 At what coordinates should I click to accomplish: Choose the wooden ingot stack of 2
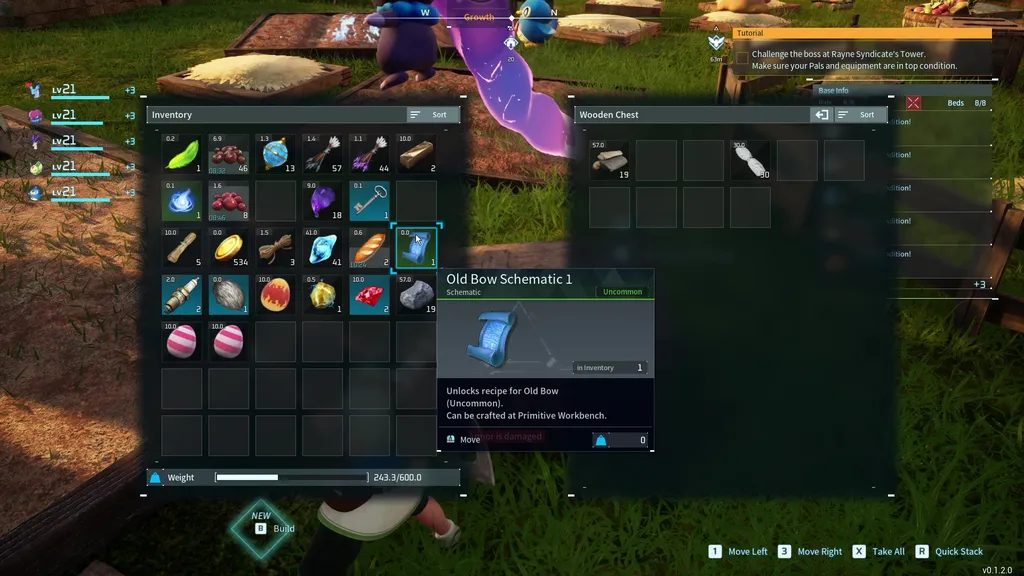[x=416, y=154]
